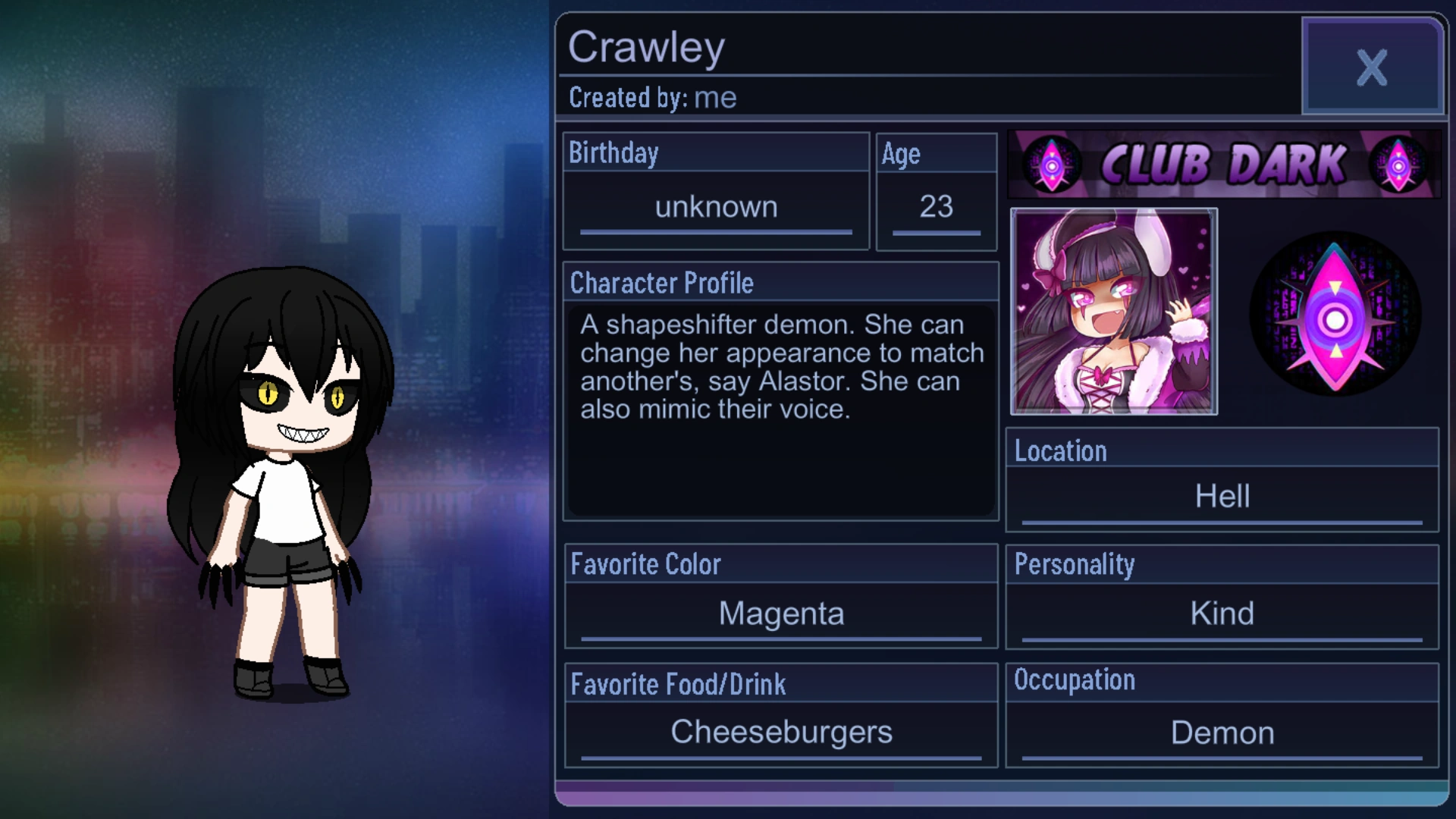Edit the Personality field showing Kind
This screenshot has width=1456, height=819.
tap(1222, 613)
